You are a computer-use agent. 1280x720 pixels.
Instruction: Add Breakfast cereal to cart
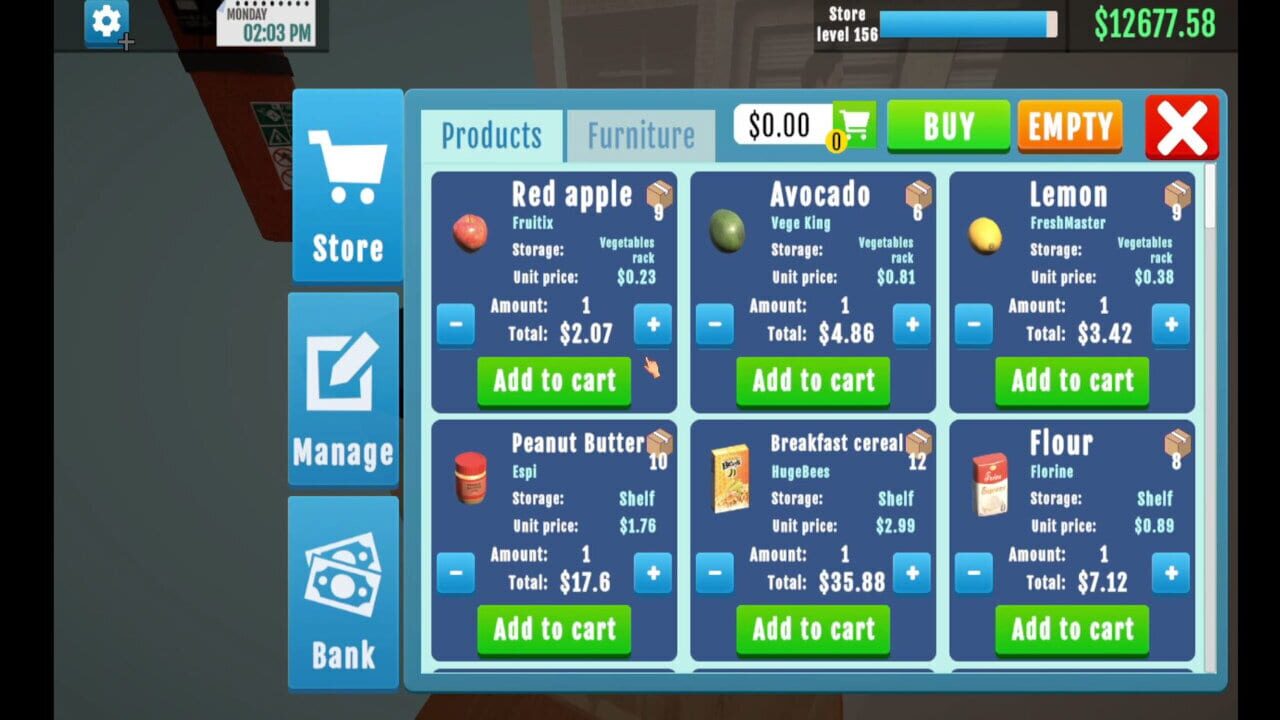pos(813,629)
